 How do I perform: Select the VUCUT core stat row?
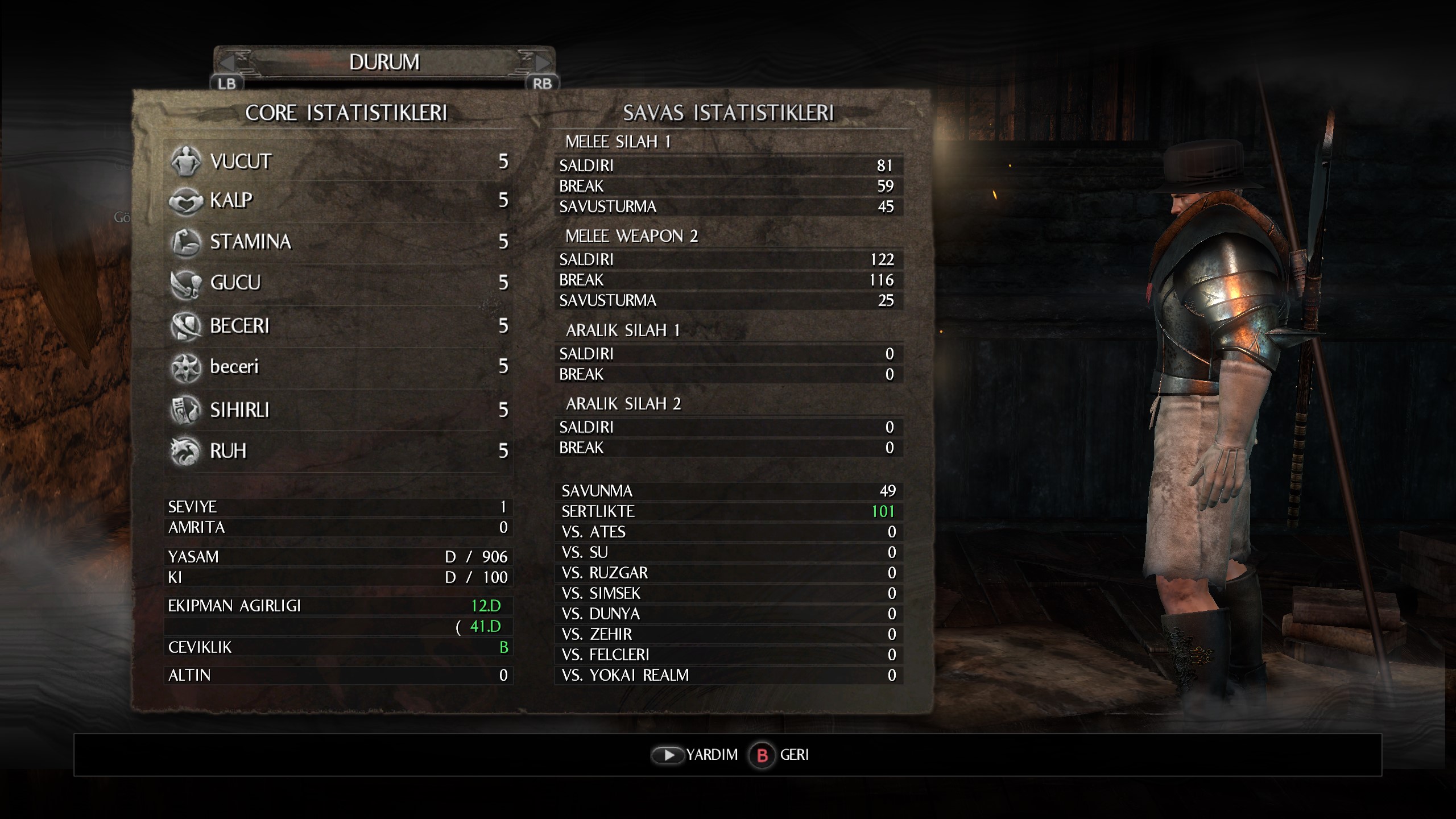coord(339,162)
